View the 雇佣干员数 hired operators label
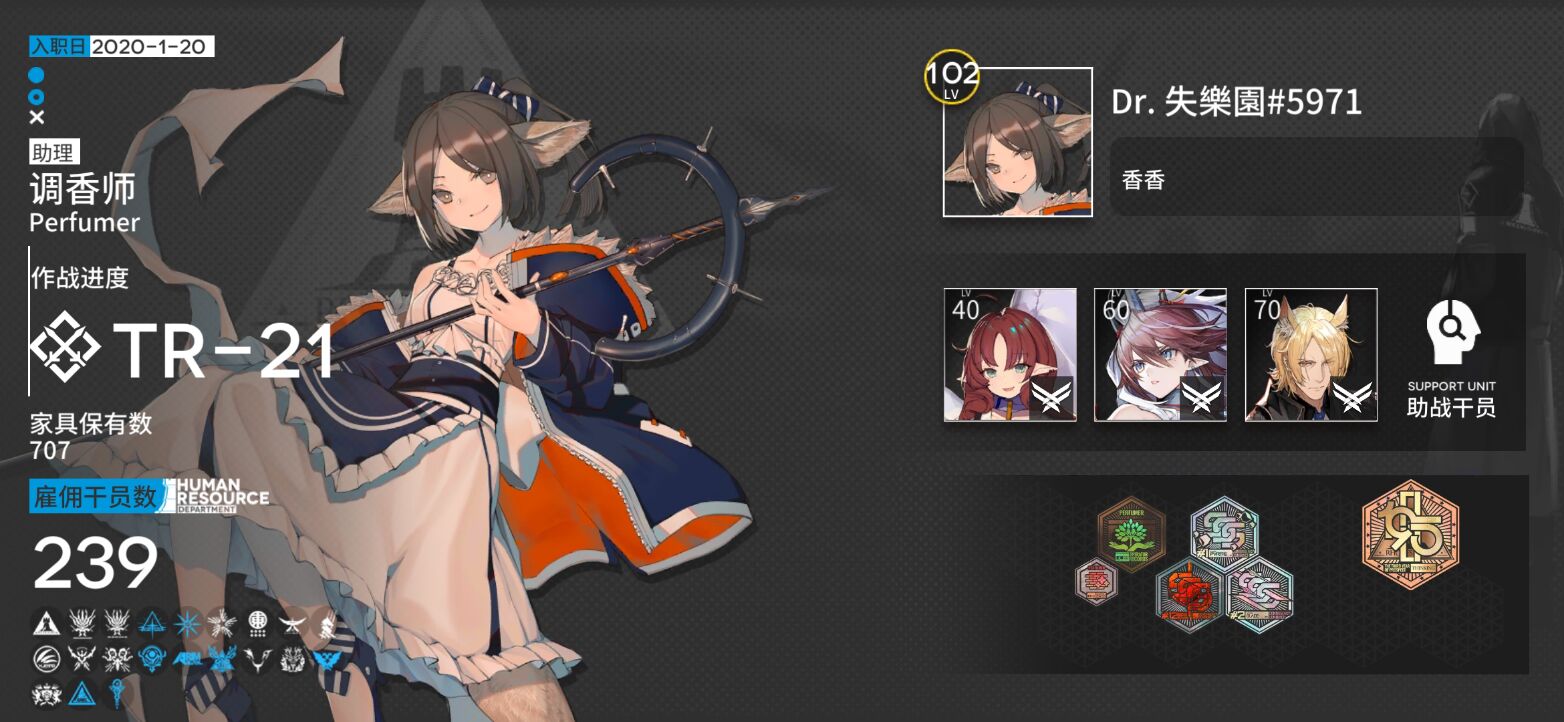1564x722 pixels. [96, 496]
